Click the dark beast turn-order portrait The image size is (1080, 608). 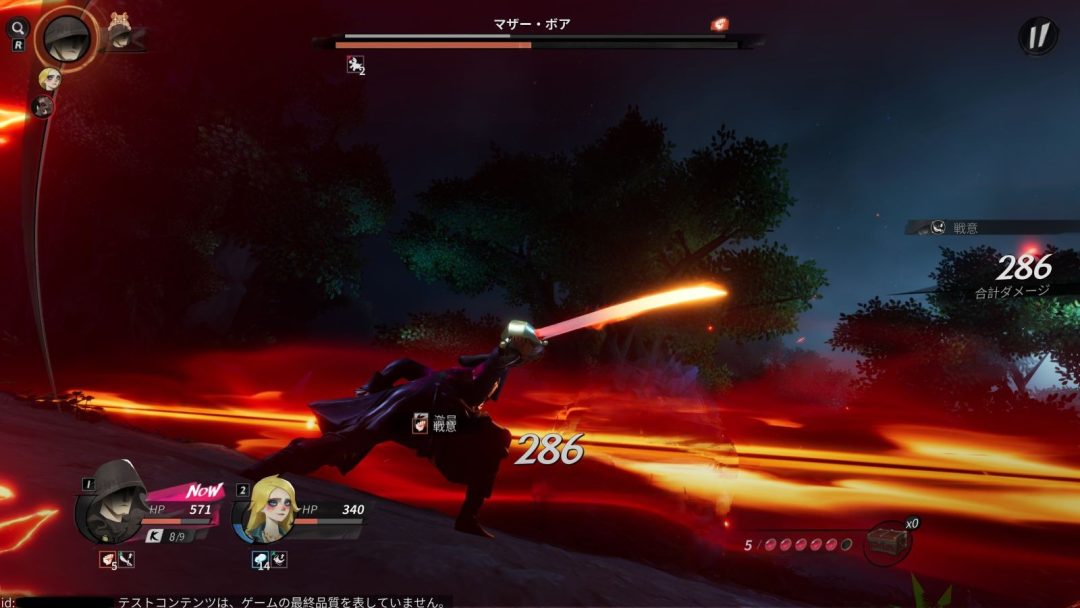[x=42, y=105]
